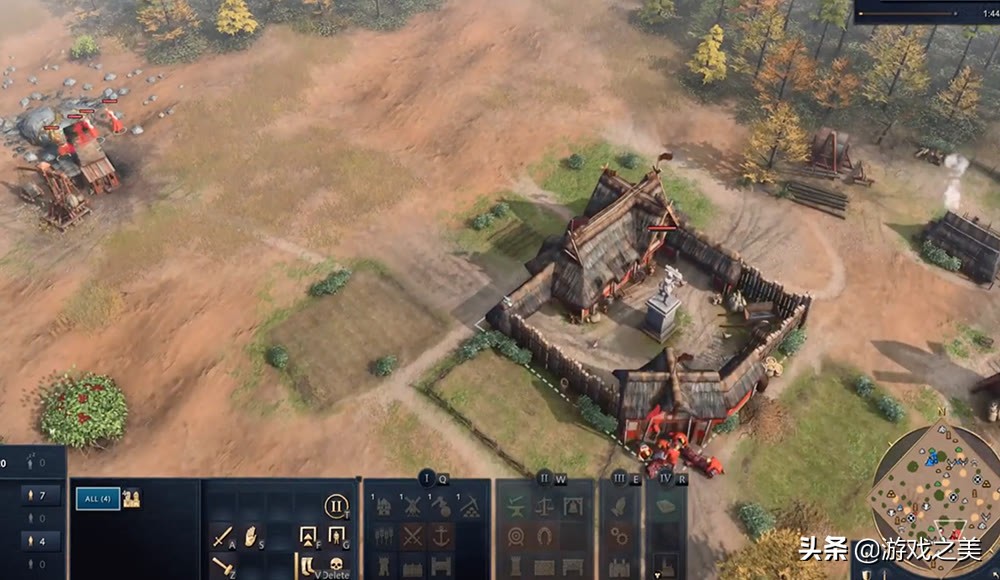Select the horseshoe stable building

pyautogui.click(x=544, y=537)
